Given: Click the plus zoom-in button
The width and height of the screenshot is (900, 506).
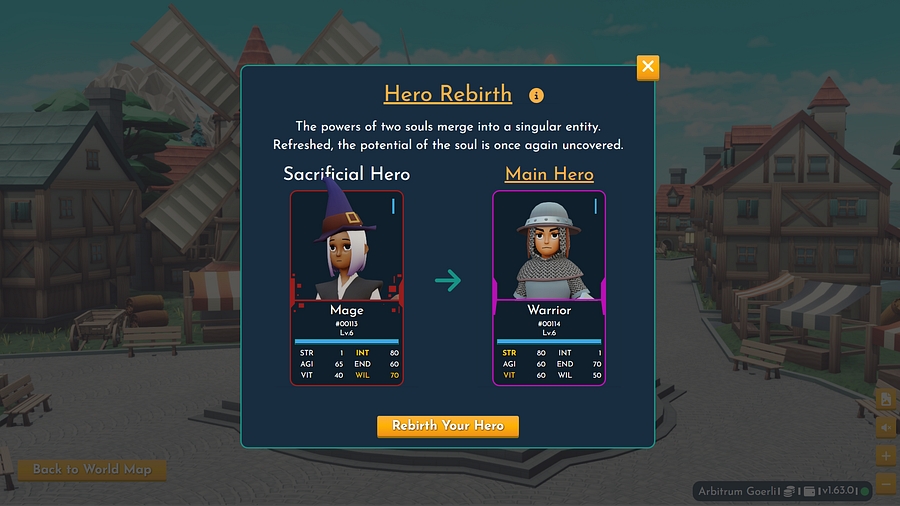Looking at the screenshot, I should click(x=886, y=456).
